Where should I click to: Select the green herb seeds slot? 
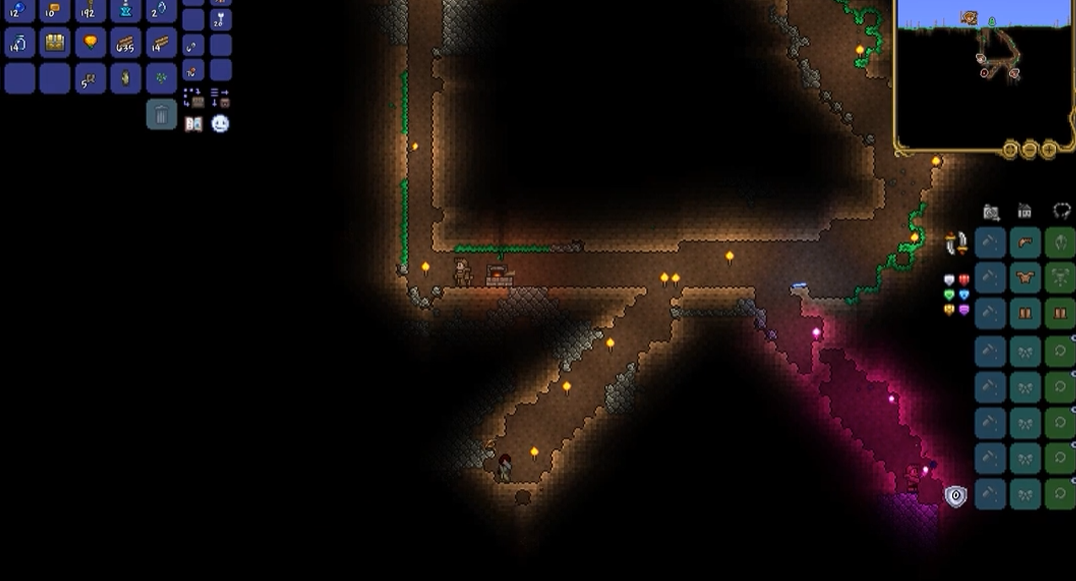click(x=161, y=78)
